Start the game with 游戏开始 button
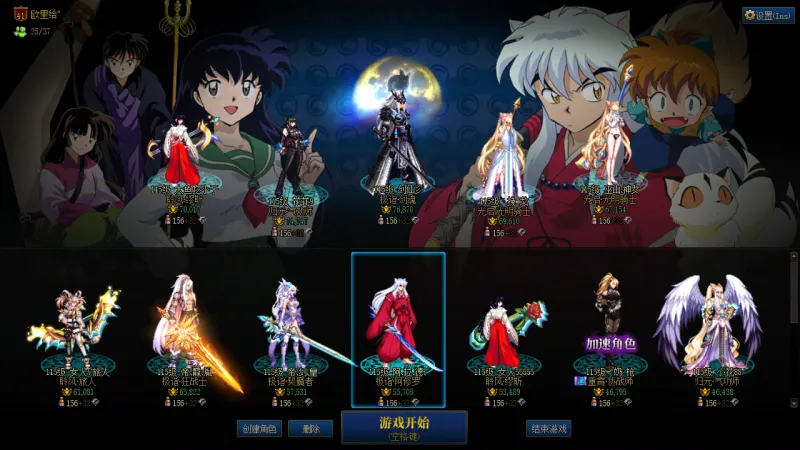Image resolution: width=800 pixels, height=450 pixels. tap(404, 426)
